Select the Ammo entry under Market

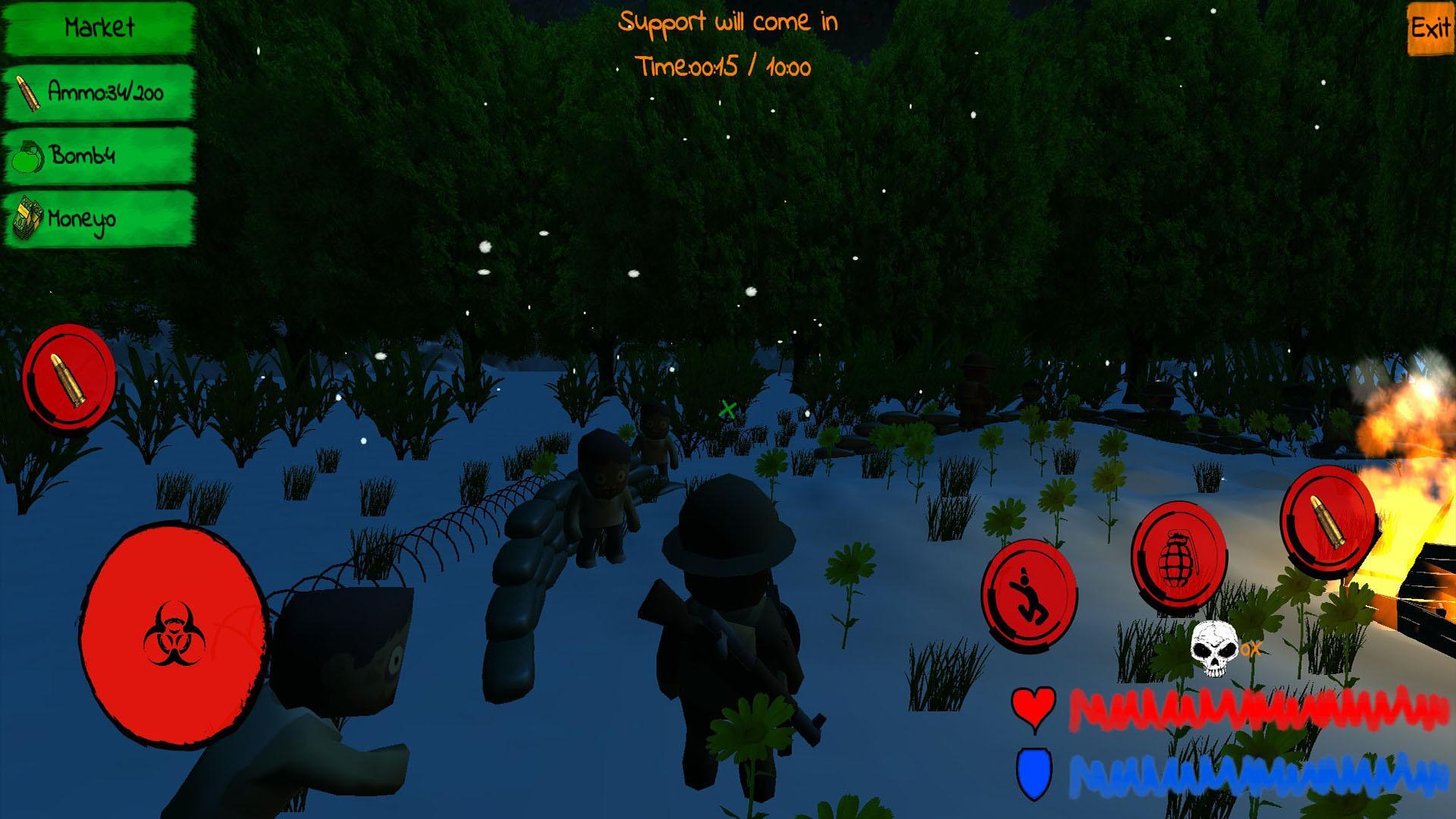tap(99, 93)
